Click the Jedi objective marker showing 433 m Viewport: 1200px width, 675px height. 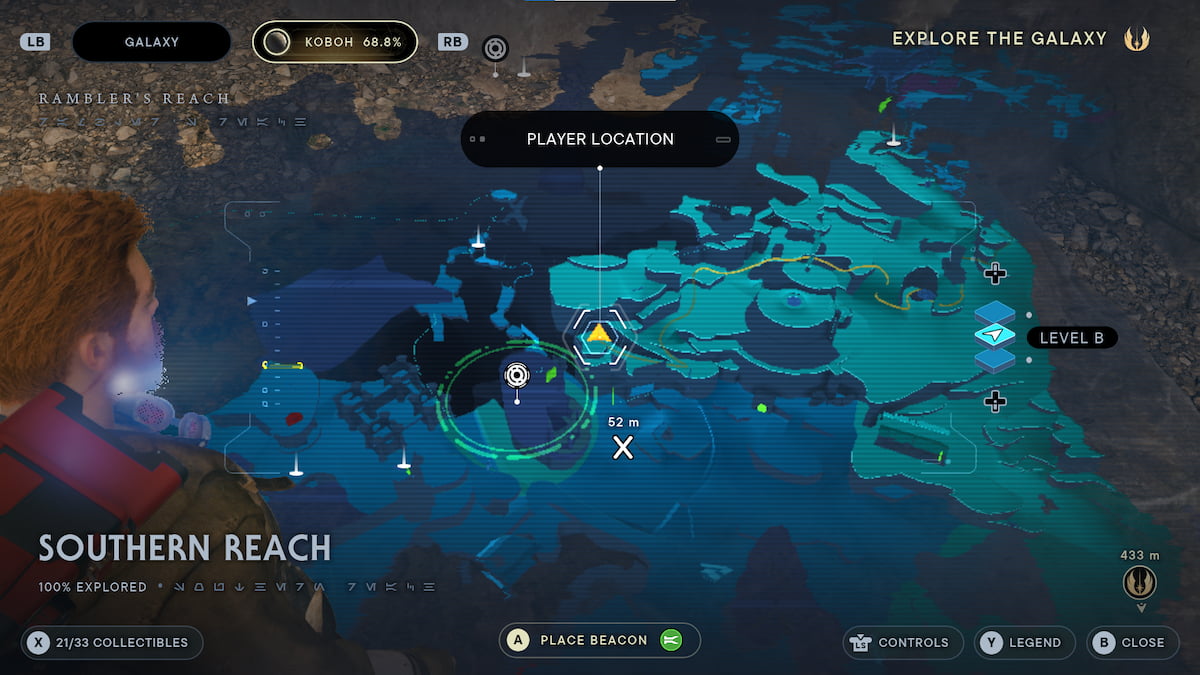tap(1139, 581)
